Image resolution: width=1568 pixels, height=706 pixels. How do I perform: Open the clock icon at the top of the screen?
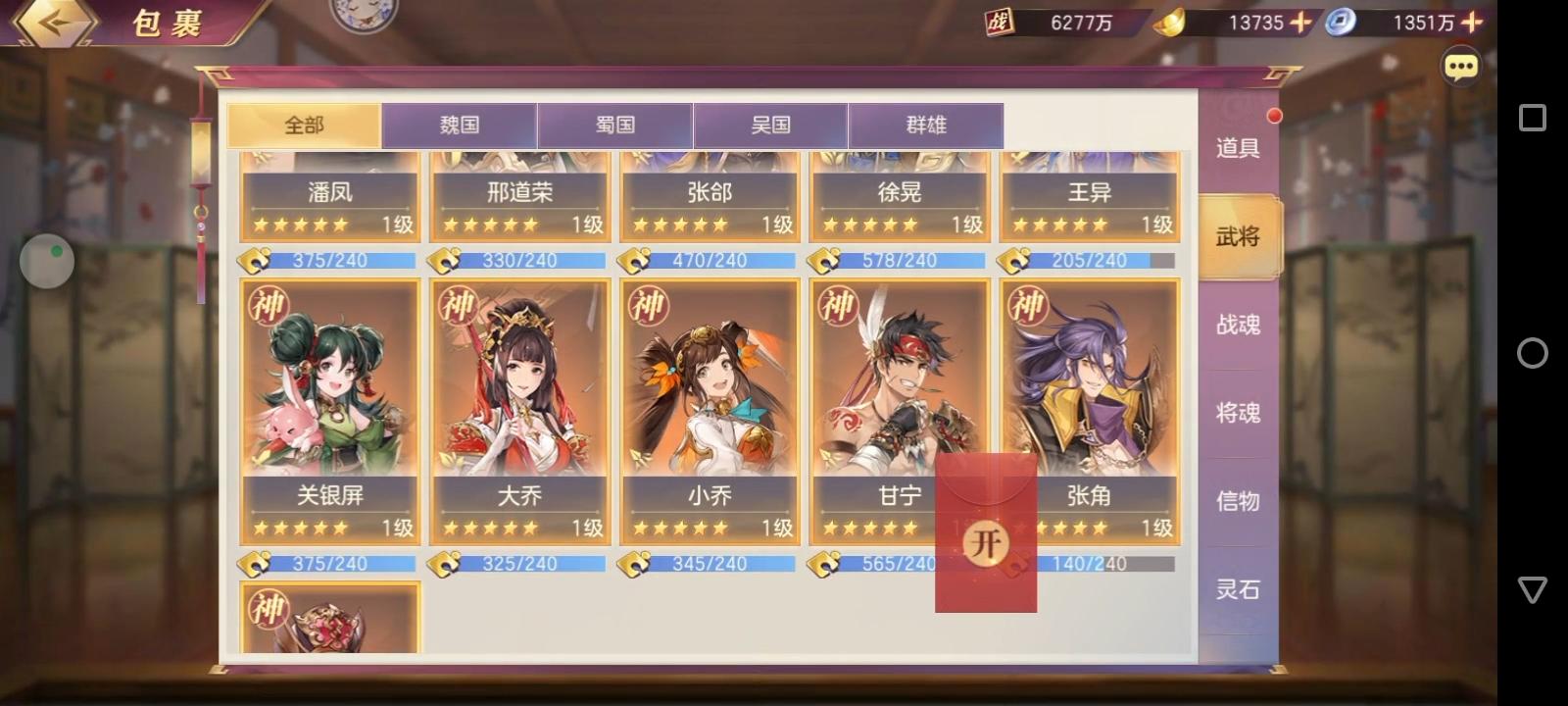[x=363, y=12]
